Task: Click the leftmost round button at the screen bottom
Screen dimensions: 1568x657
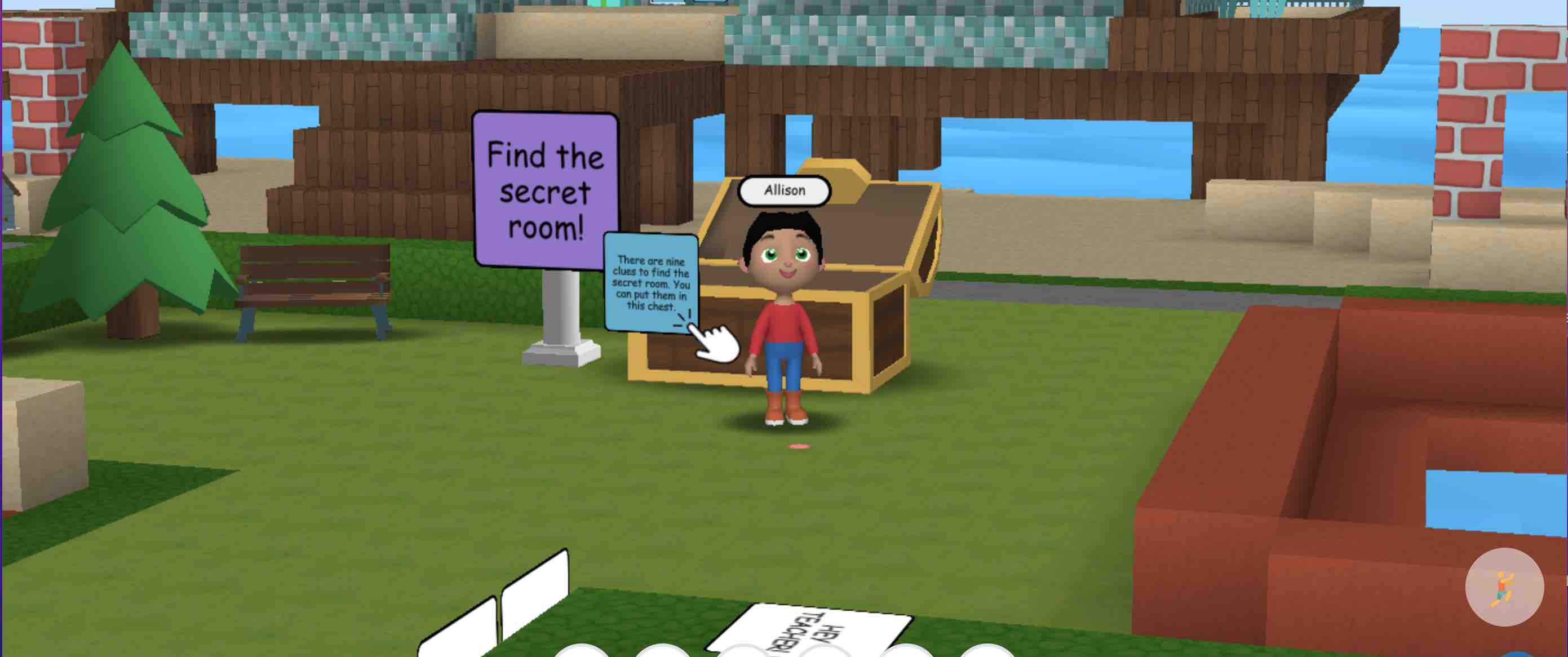Action: coord(581,652)
